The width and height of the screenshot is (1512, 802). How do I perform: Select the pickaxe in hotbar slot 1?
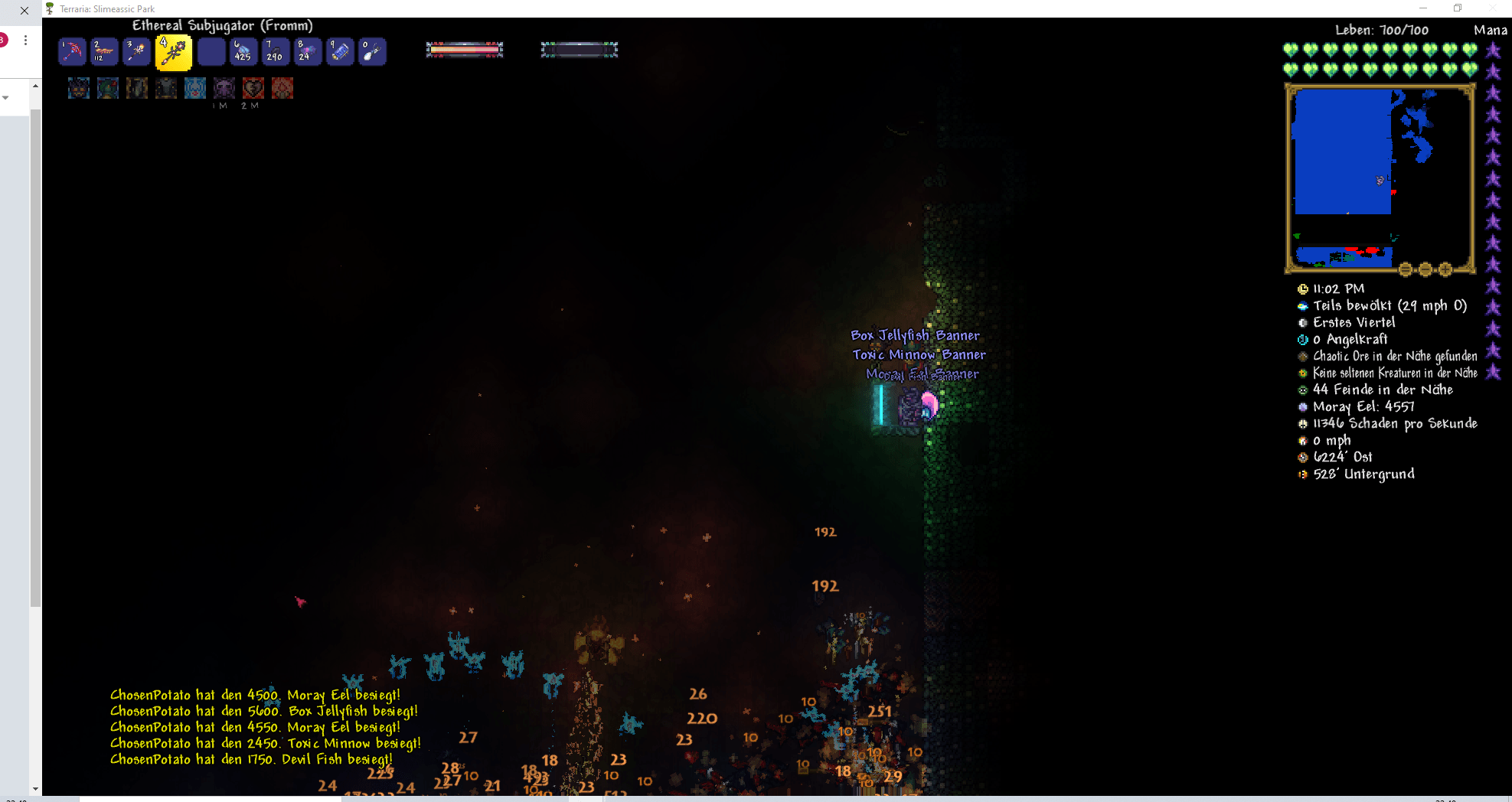72,51
